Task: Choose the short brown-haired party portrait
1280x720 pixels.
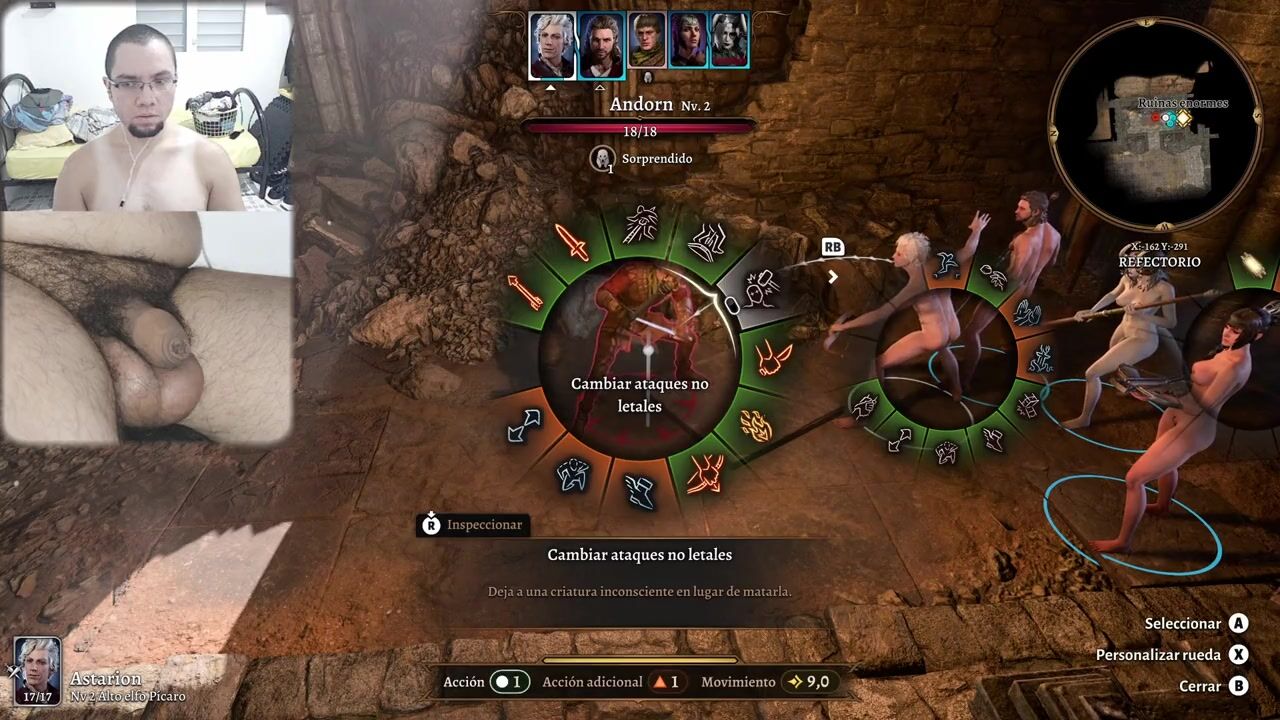Action: (647, 41)
